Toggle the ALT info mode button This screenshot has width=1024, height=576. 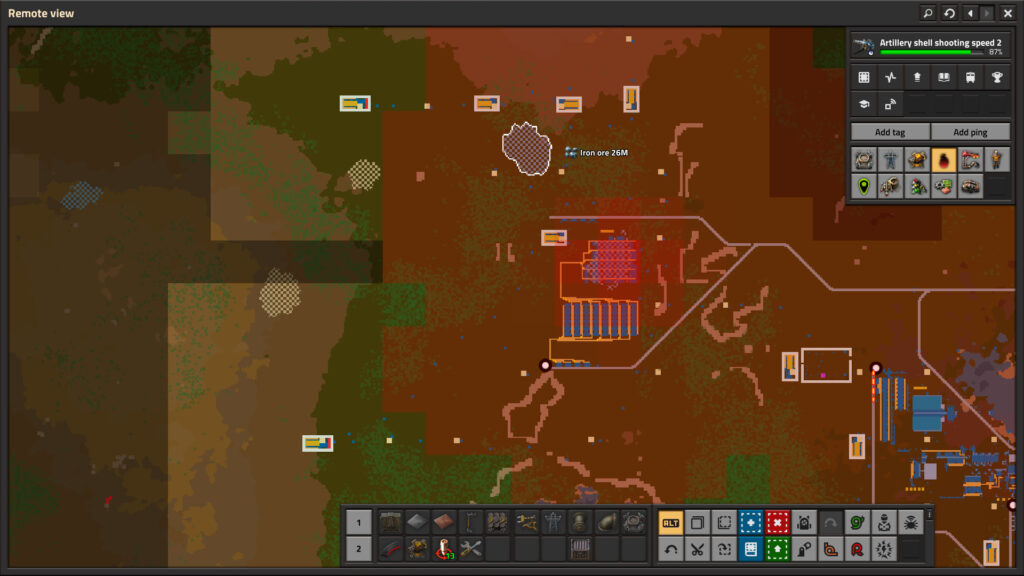click(670, 522)
